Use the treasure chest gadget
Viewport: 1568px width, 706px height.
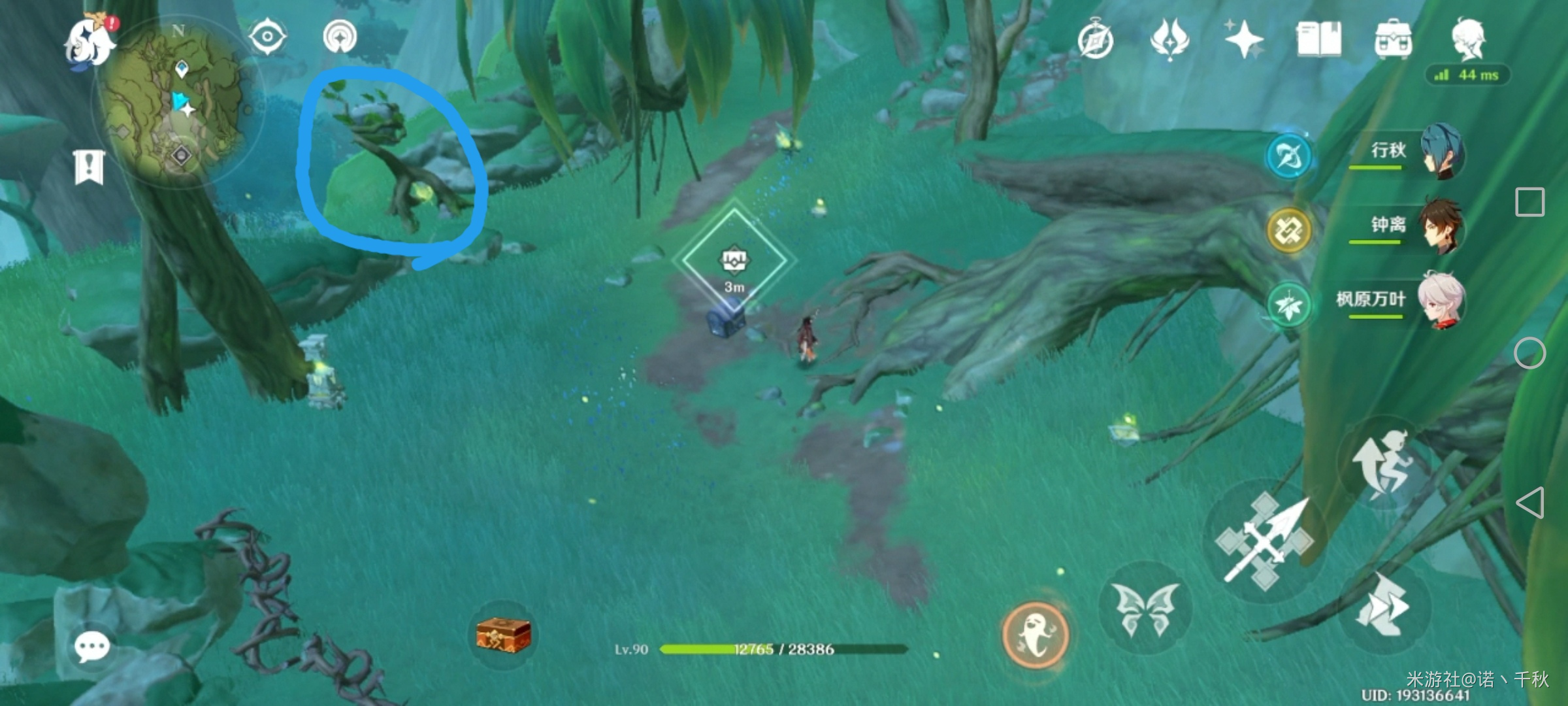503,635
